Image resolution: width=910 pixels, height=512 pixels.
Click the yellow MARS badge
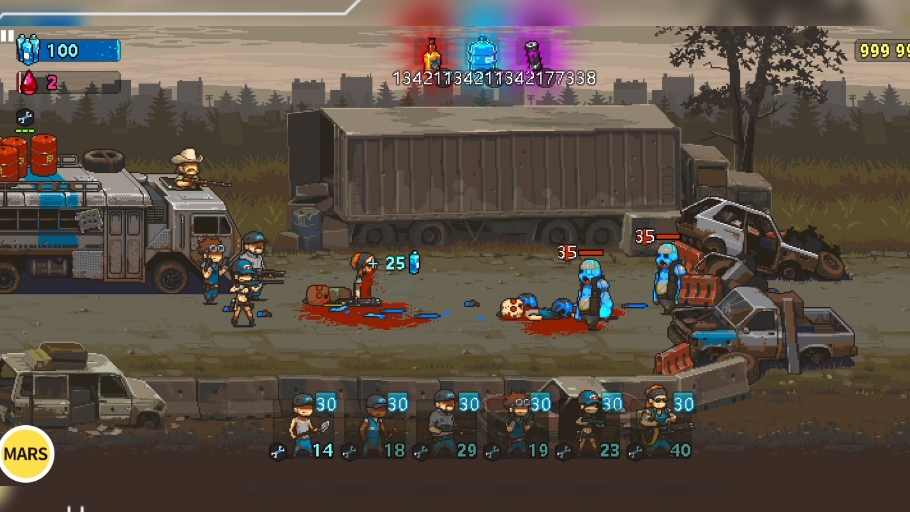click(x=26, y=454)
